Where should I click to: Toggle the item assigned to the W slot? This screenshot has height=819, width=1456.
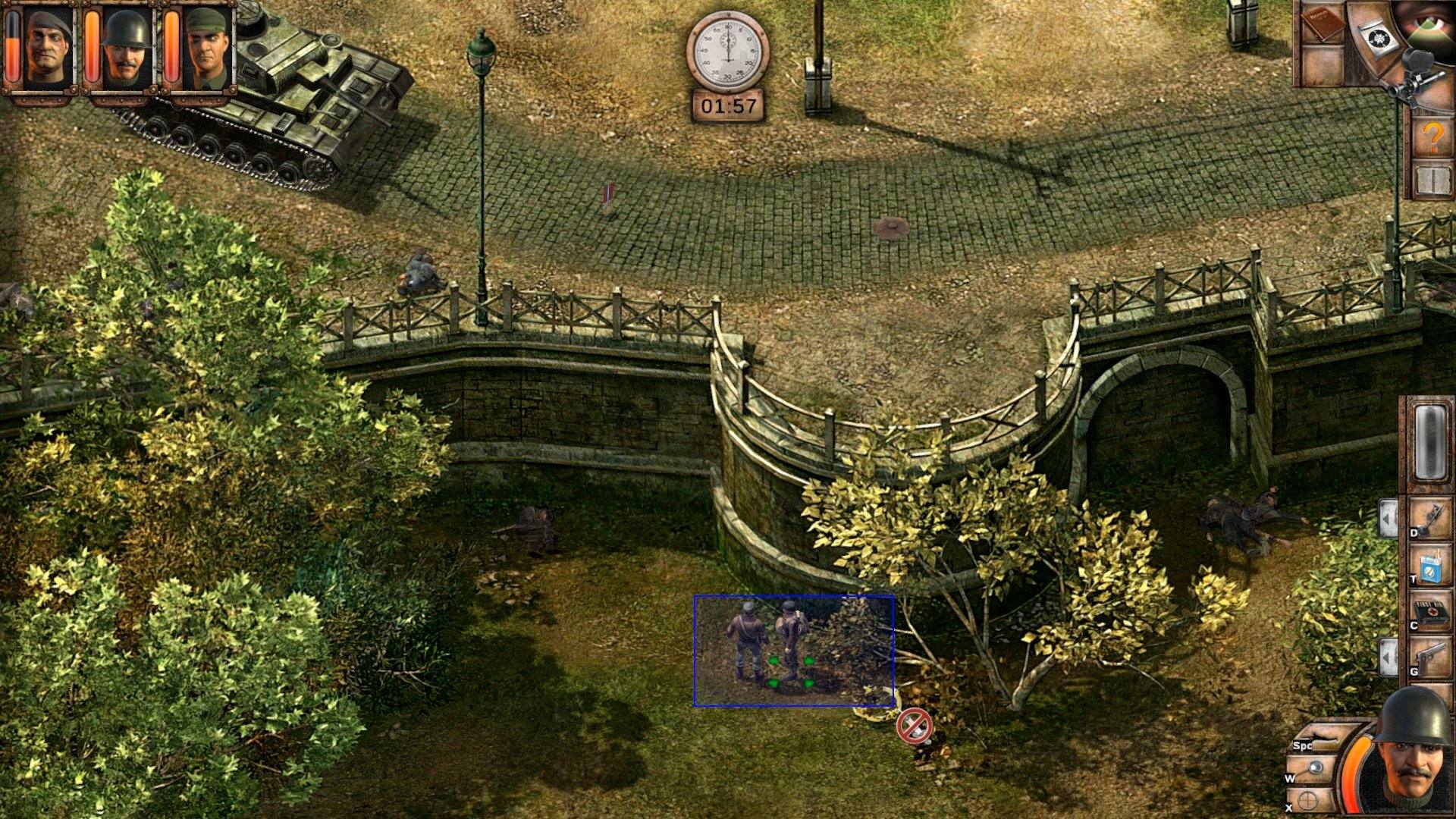1315,767
